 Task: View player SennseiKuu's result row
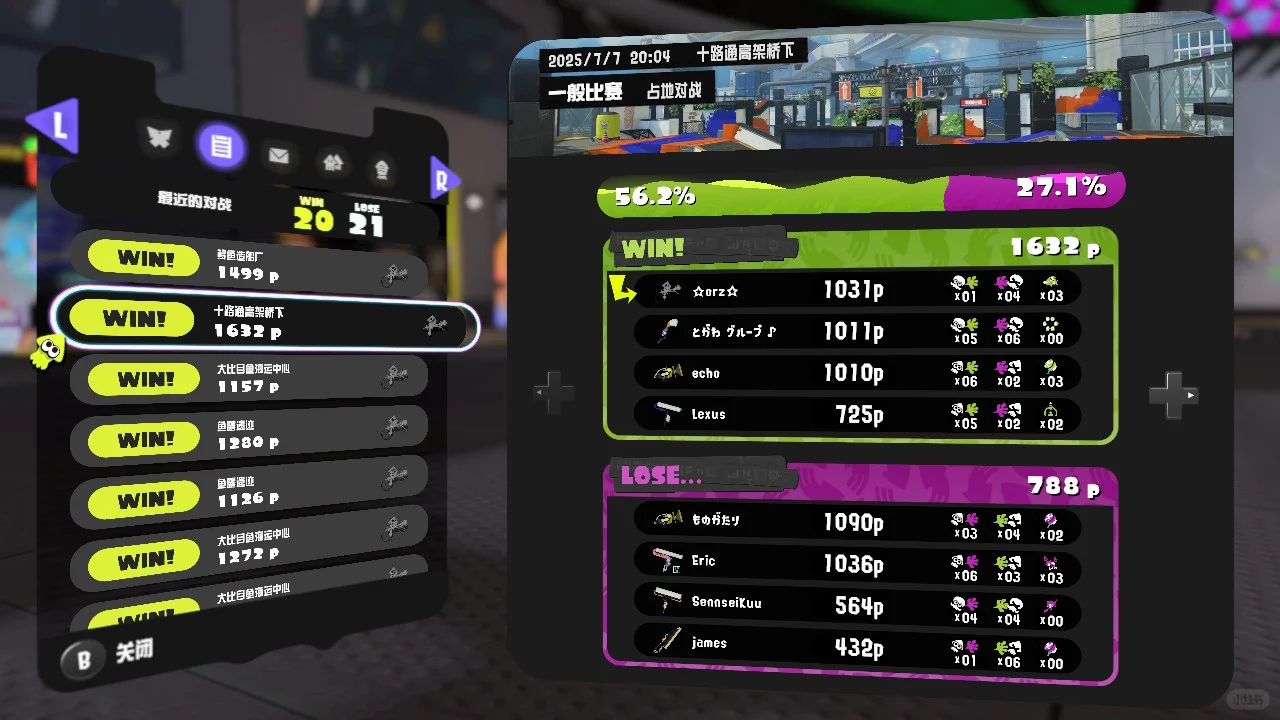[856, 605]
